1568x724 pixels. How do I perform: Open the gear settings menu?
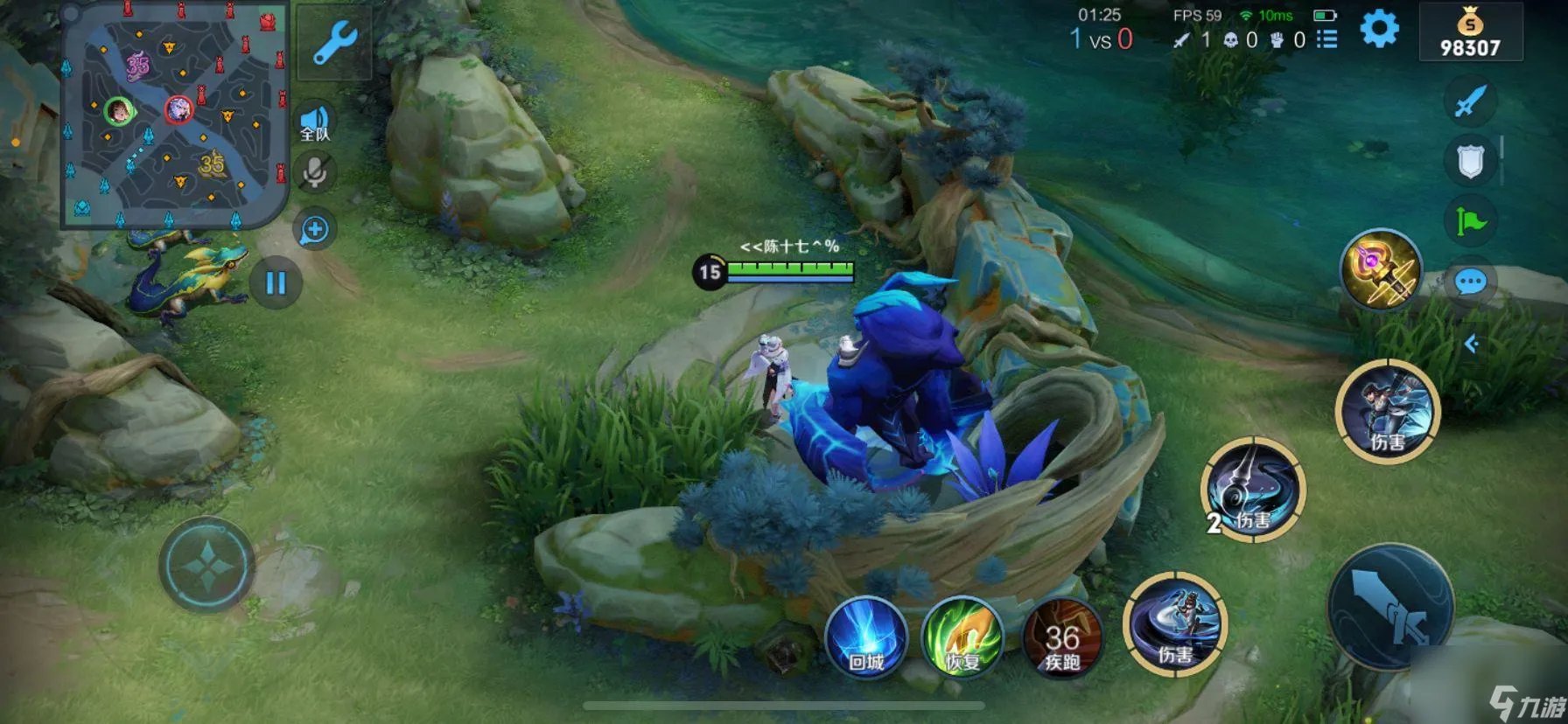tap(1379, 30)
